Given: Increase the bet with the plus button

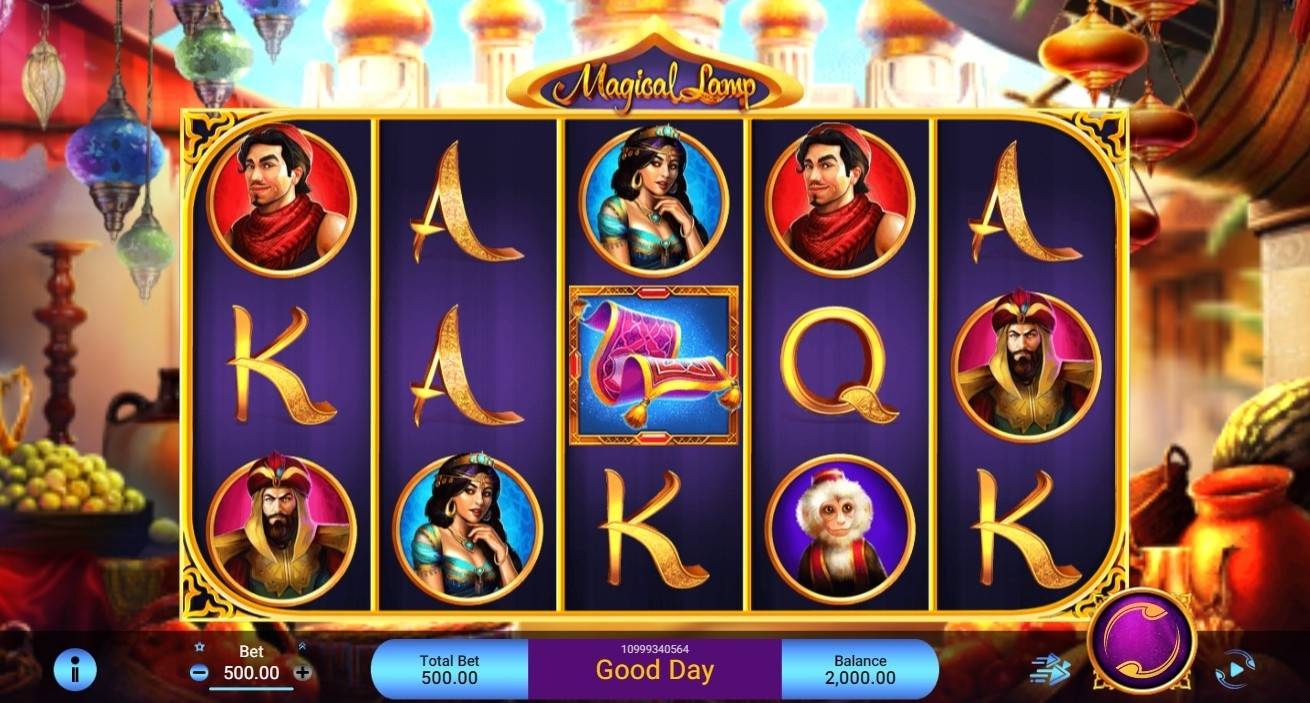Looking at the screenshot, I should (302, 673).
